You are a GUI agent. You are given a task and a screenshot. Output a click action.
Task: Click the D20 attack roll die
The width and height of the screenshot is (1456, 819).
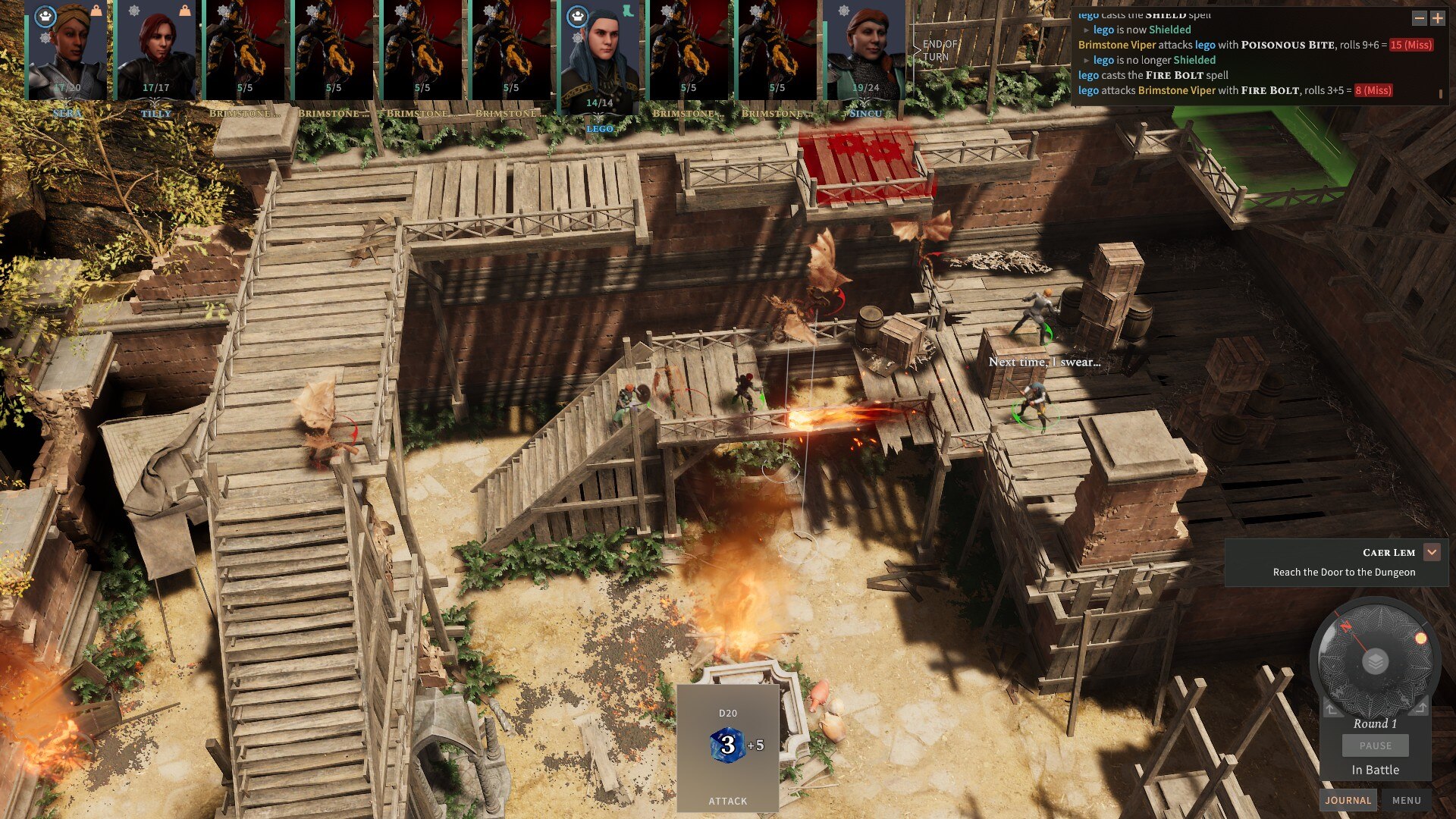point(727,745)
